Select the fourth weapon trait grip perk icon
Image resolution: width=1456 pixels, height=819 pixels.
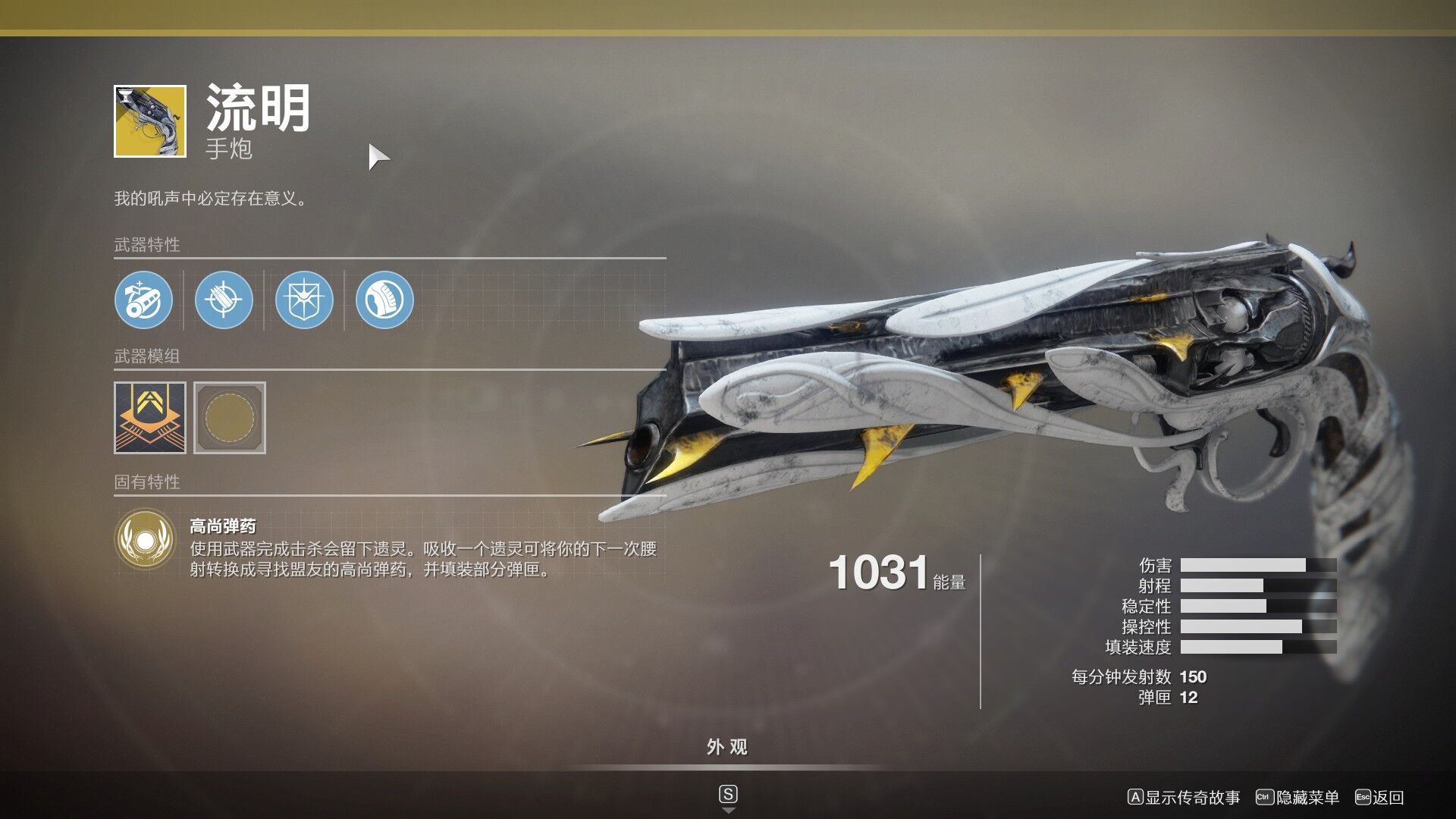click(x=383, y=300)
